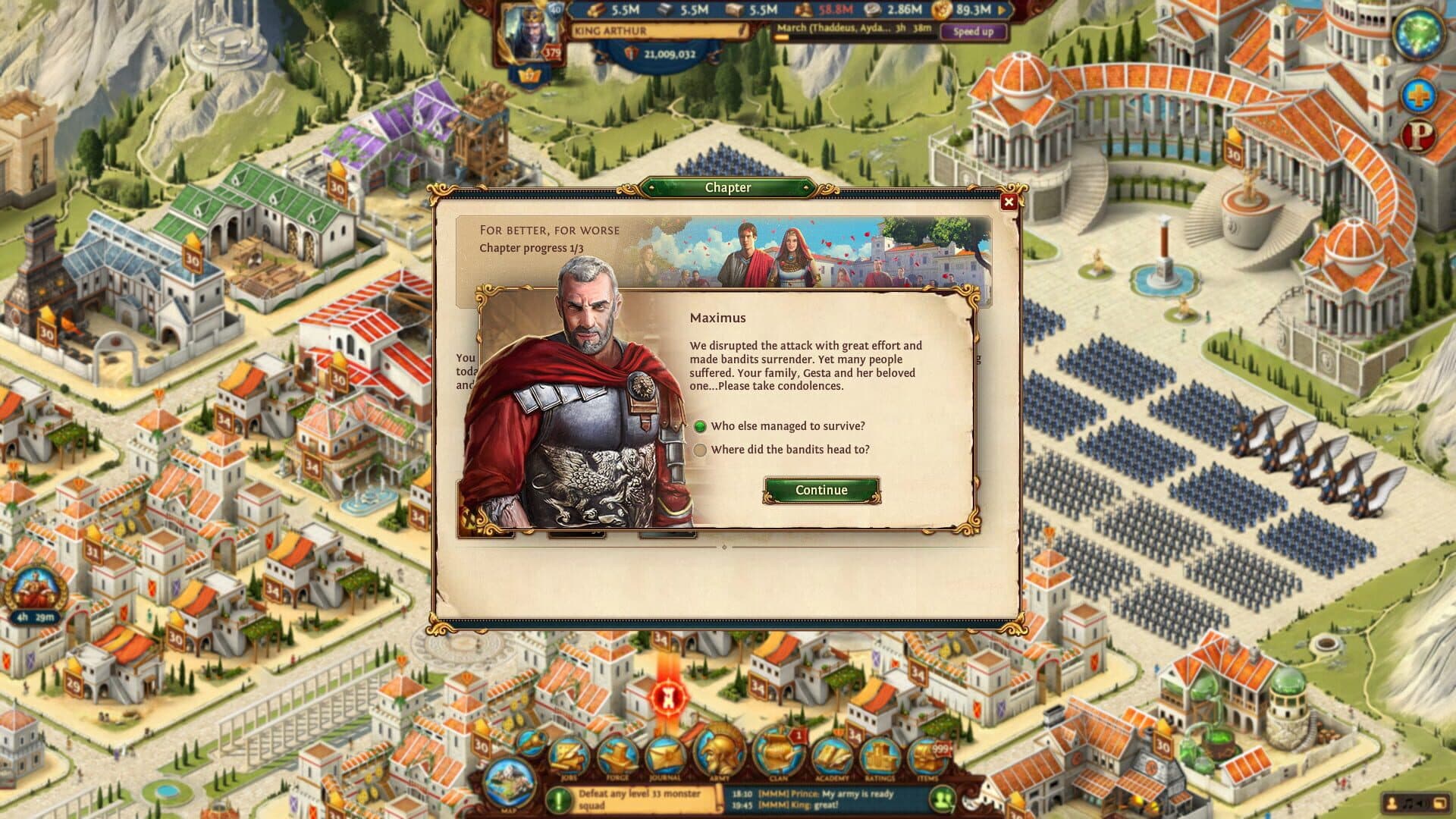Open the Academy
1456x819 pixels.
point(831,756)
